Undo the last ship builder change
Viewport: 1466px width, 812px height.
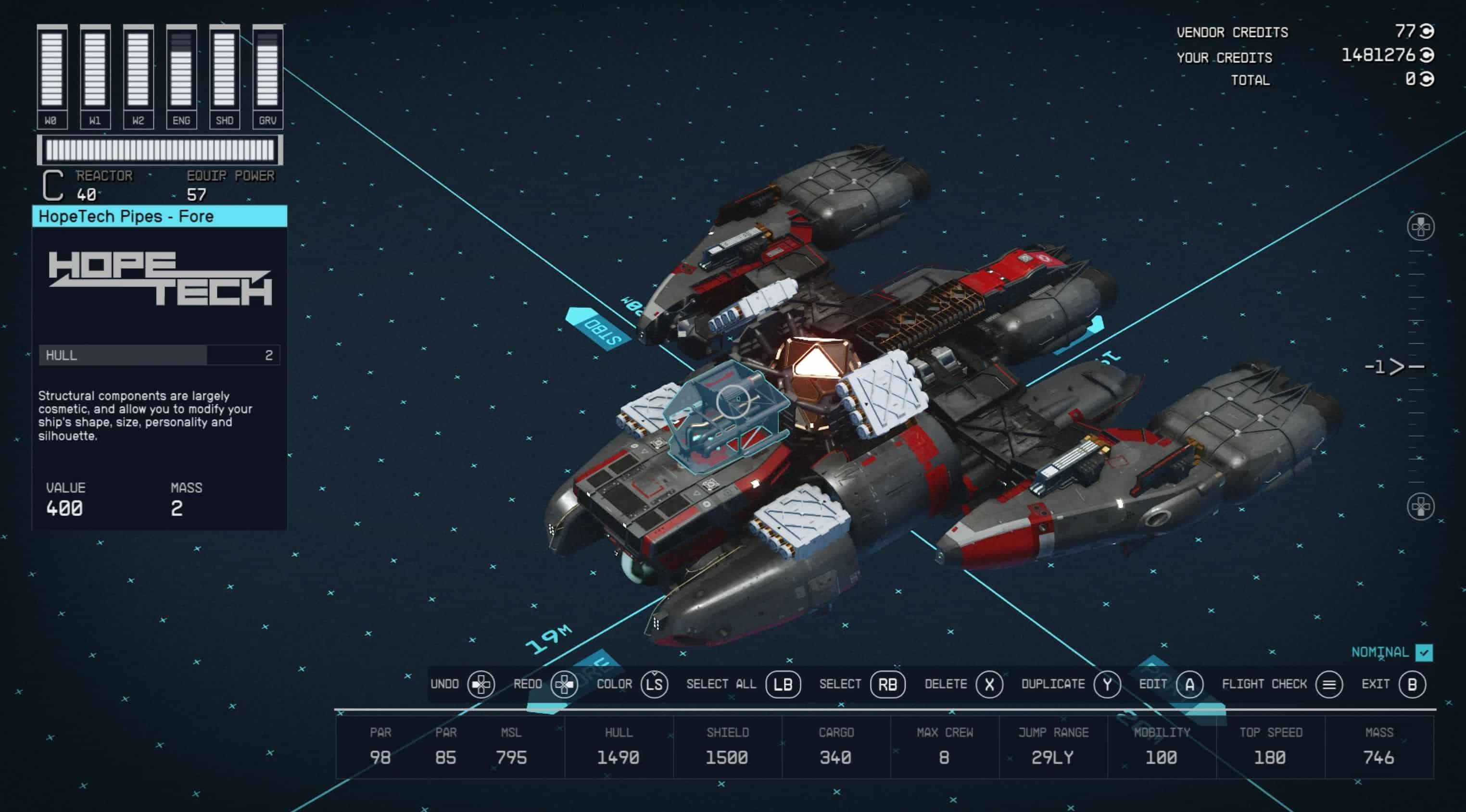pos(480,684)
